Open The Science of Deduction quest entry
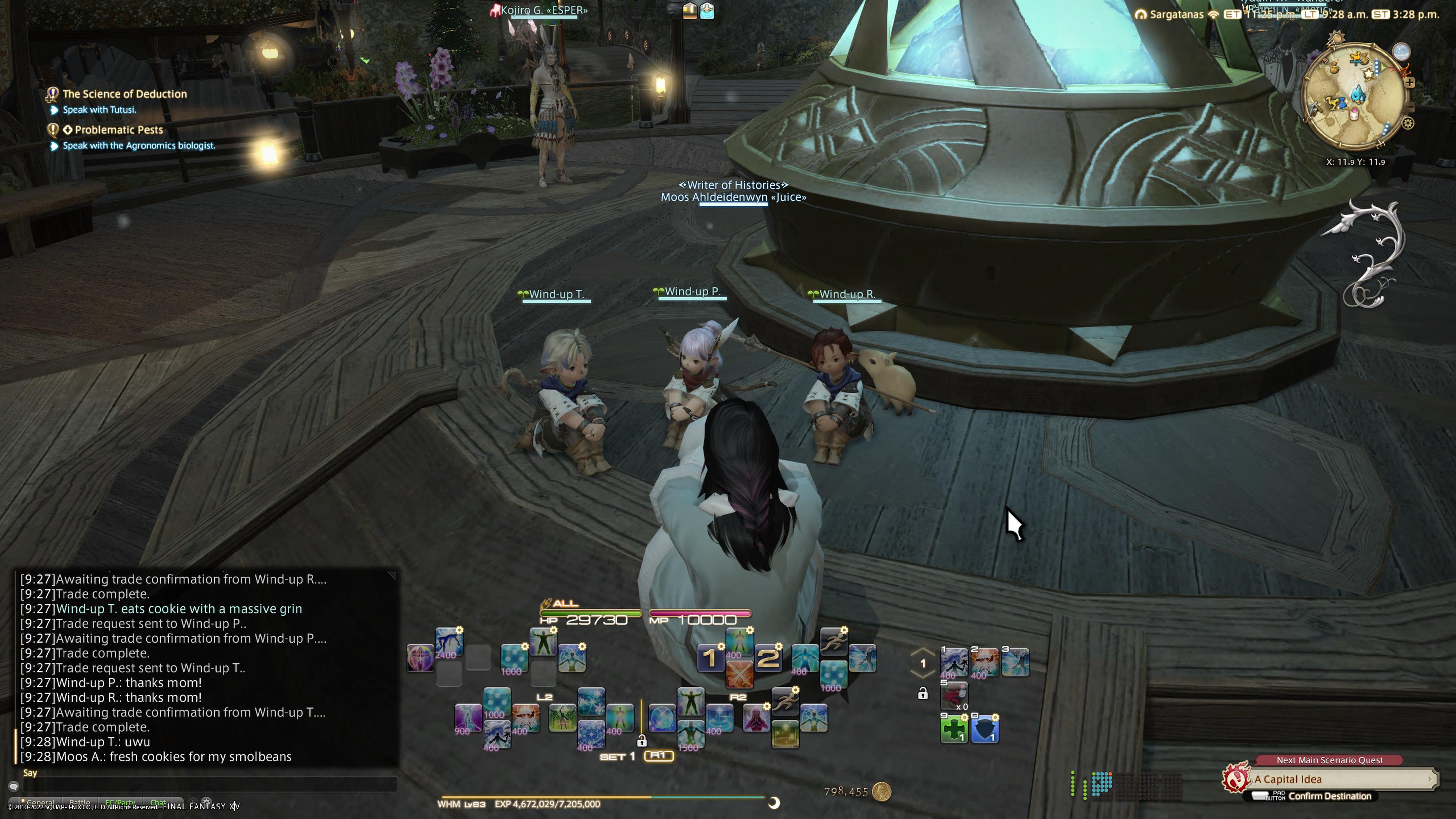This screenshot has height=819, width=1456. tap(124, 94)
